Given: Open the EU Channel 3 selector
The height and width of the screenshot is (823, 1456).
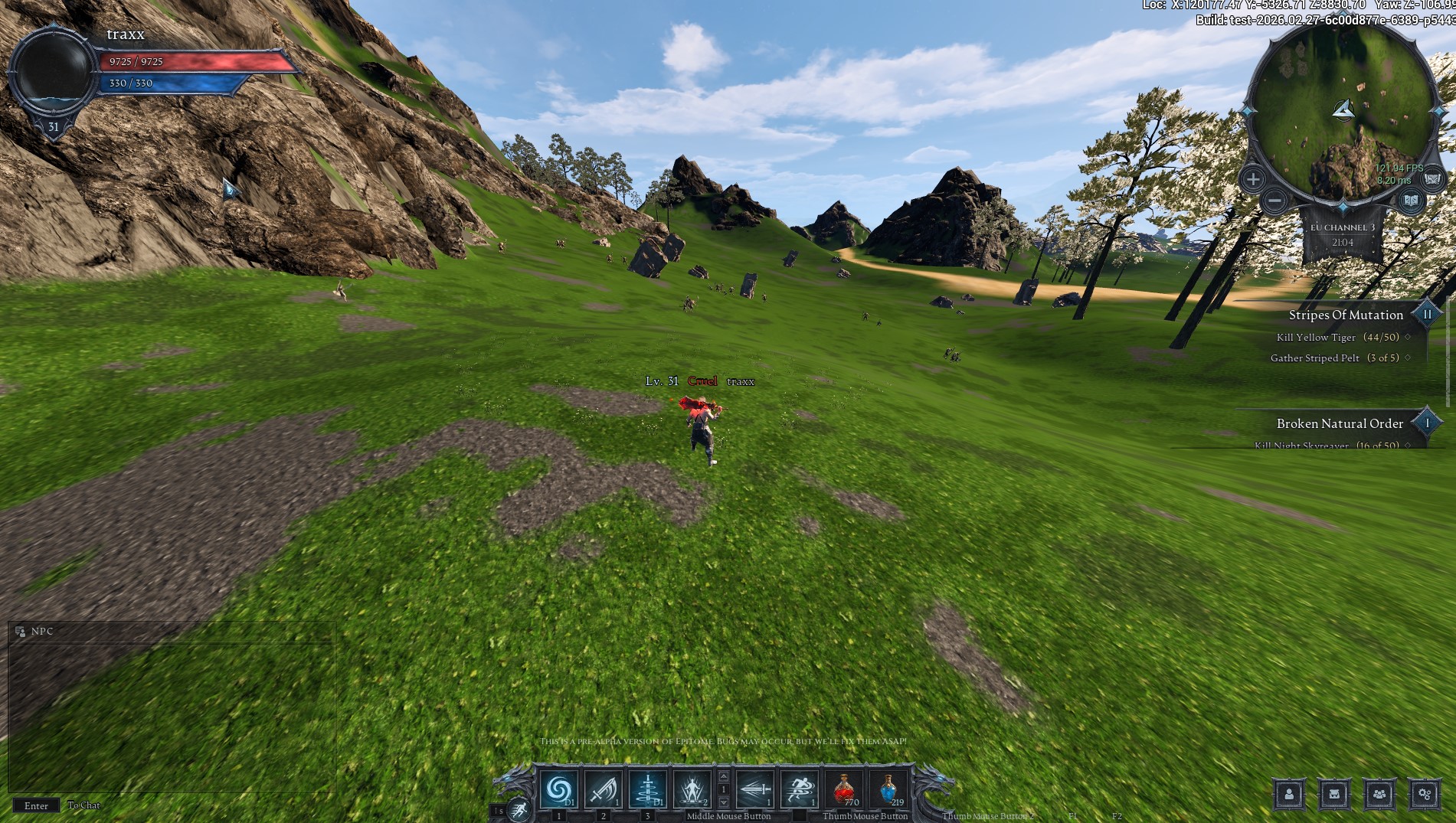Looking at the screenshot, I should pyautogui.click(x=1343, y=227).
